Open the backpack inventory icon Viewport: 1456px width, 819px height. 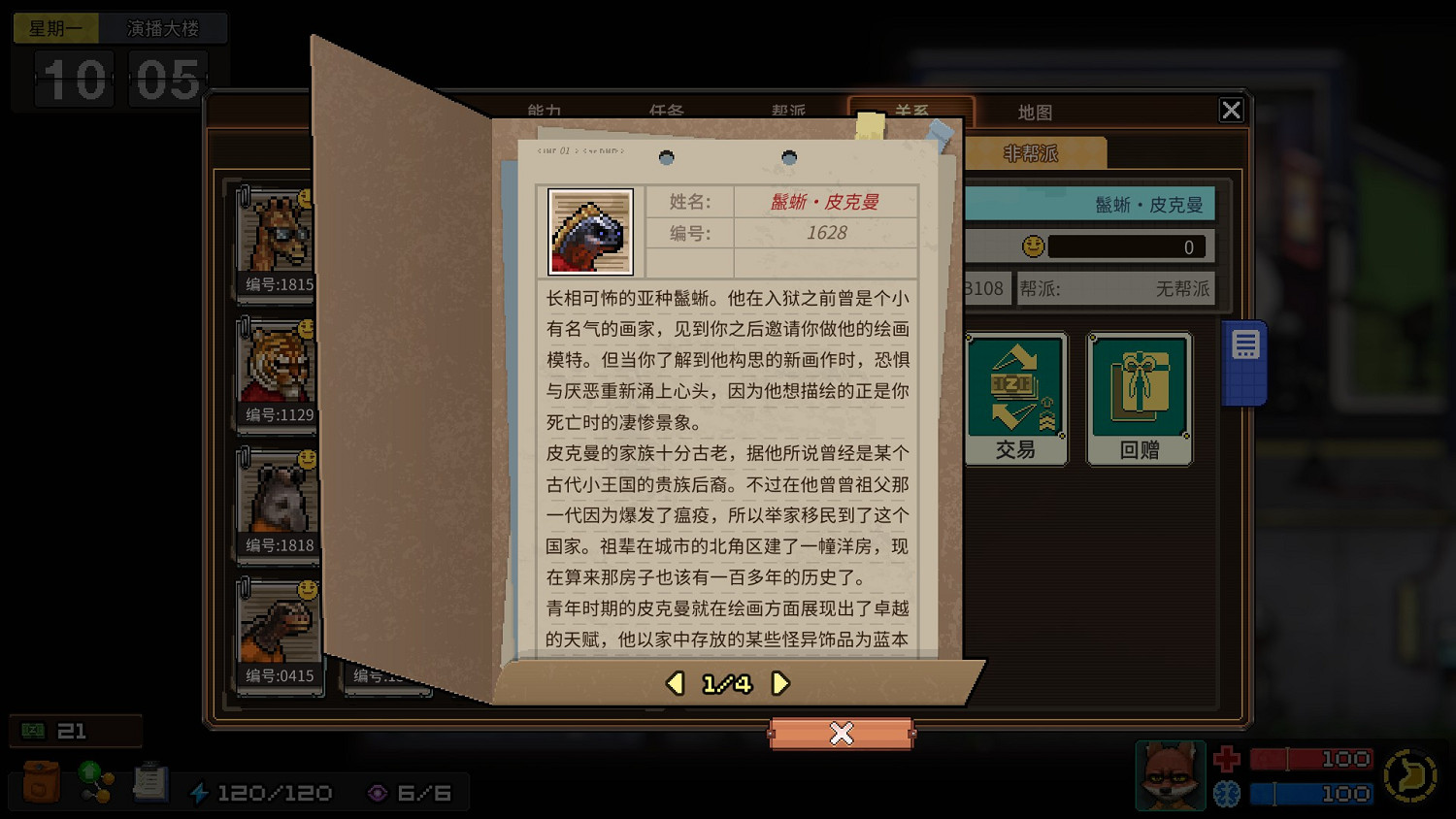39,781
